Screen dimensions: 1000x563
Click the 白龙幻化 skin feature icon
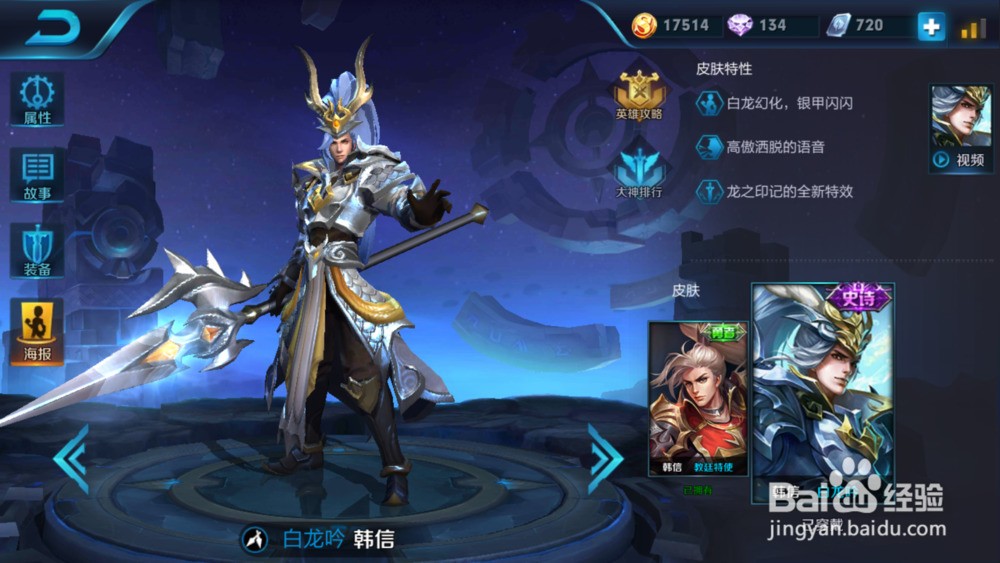pyautogui.click(x=709, y=103)
